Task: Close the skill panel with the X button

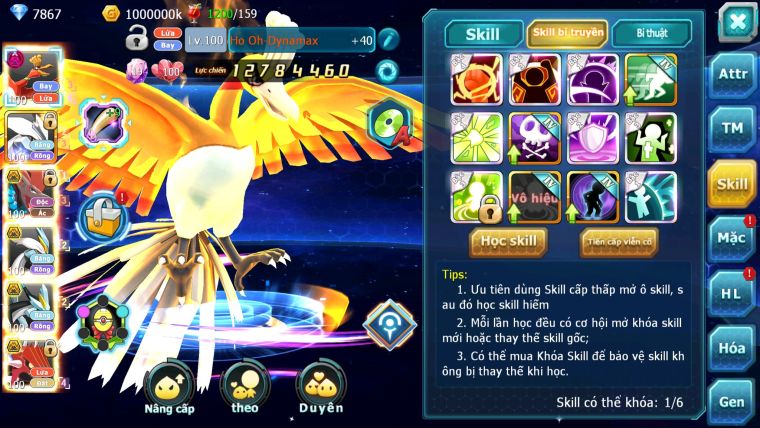Action: pos(736,21)
